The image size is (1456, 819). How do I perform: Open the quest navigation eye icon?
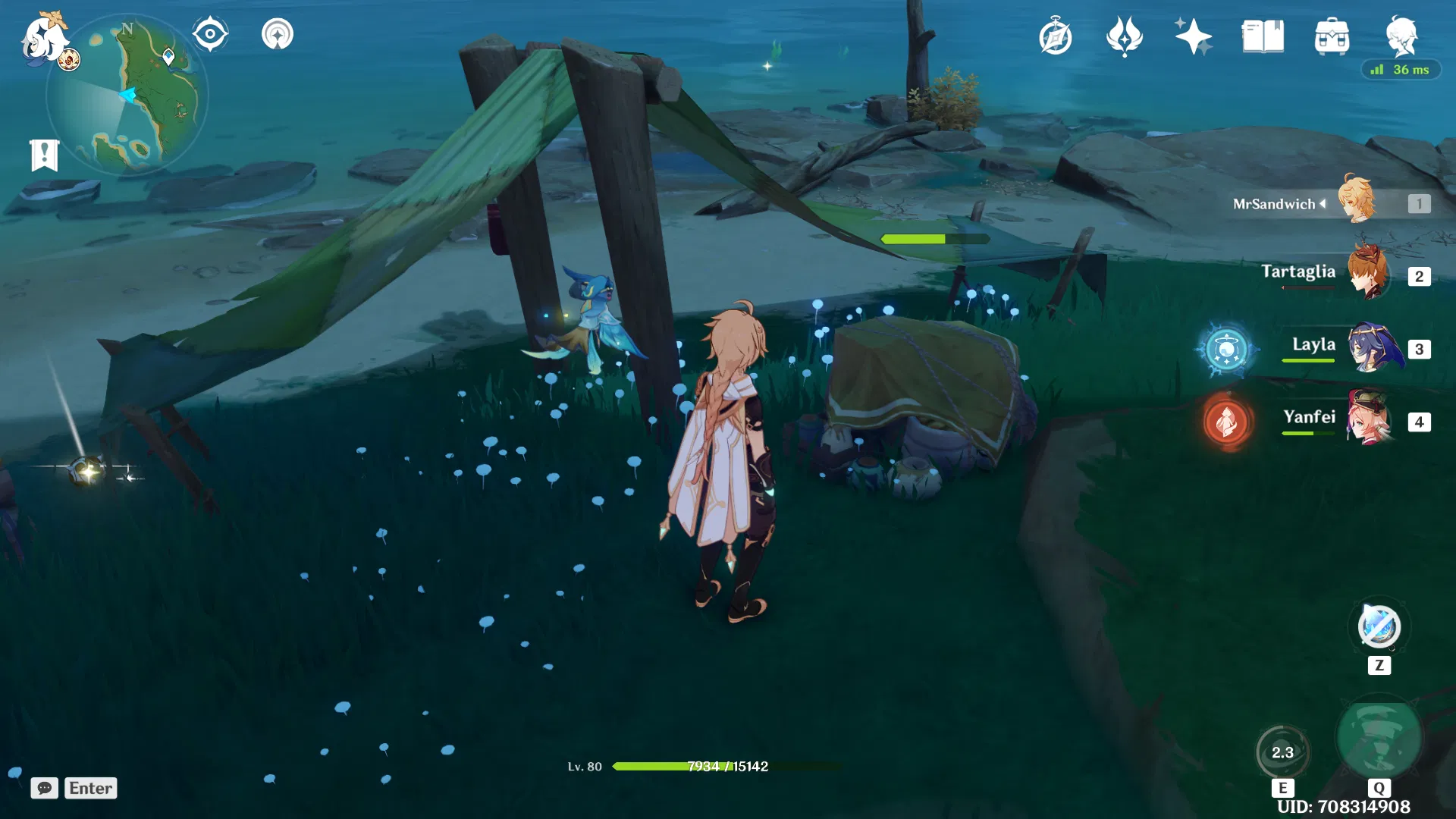tap(210, 34)
